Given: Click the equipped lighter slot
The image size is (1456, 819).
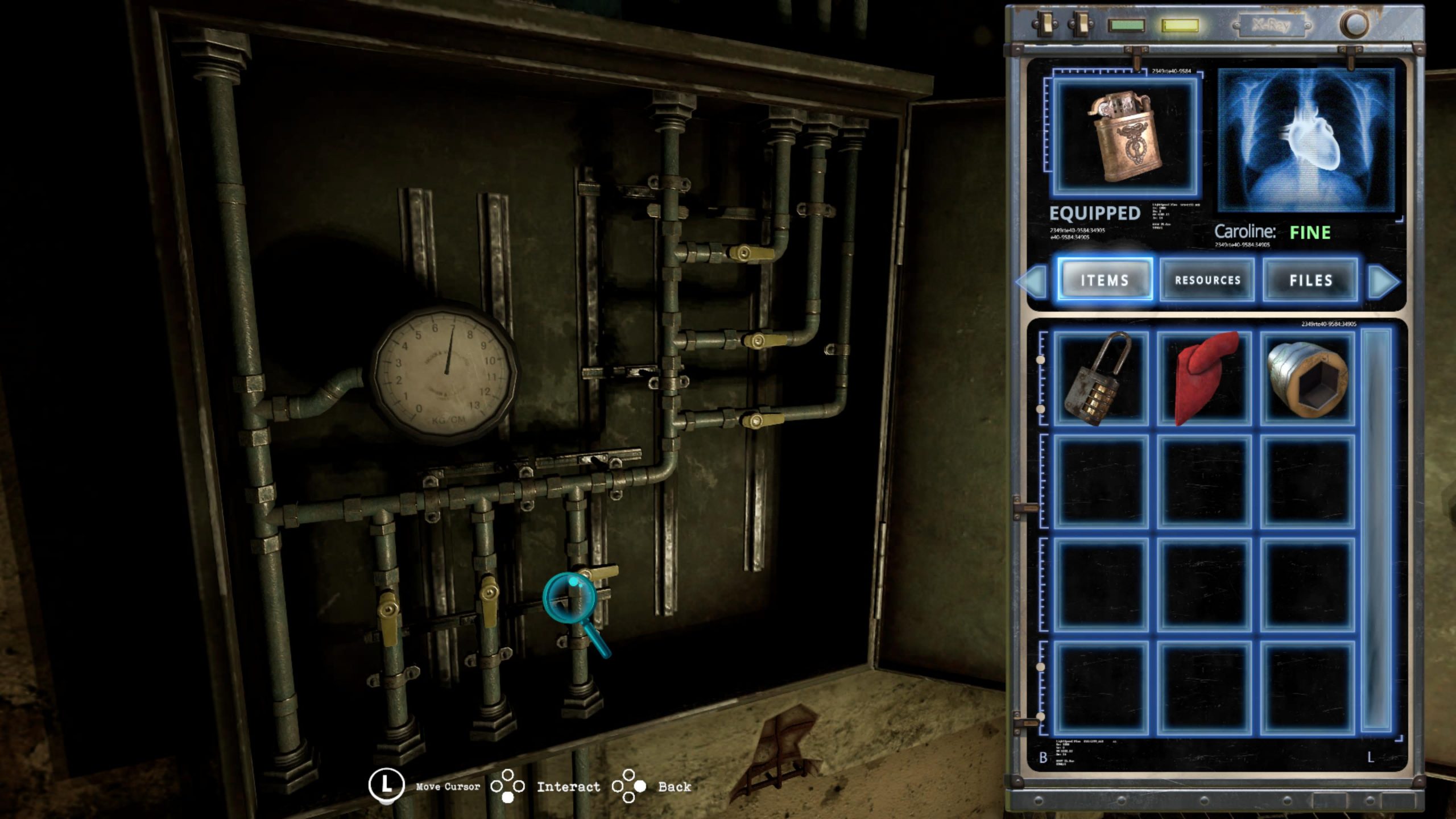Looking at the screenshot, I should (1124, 138).
